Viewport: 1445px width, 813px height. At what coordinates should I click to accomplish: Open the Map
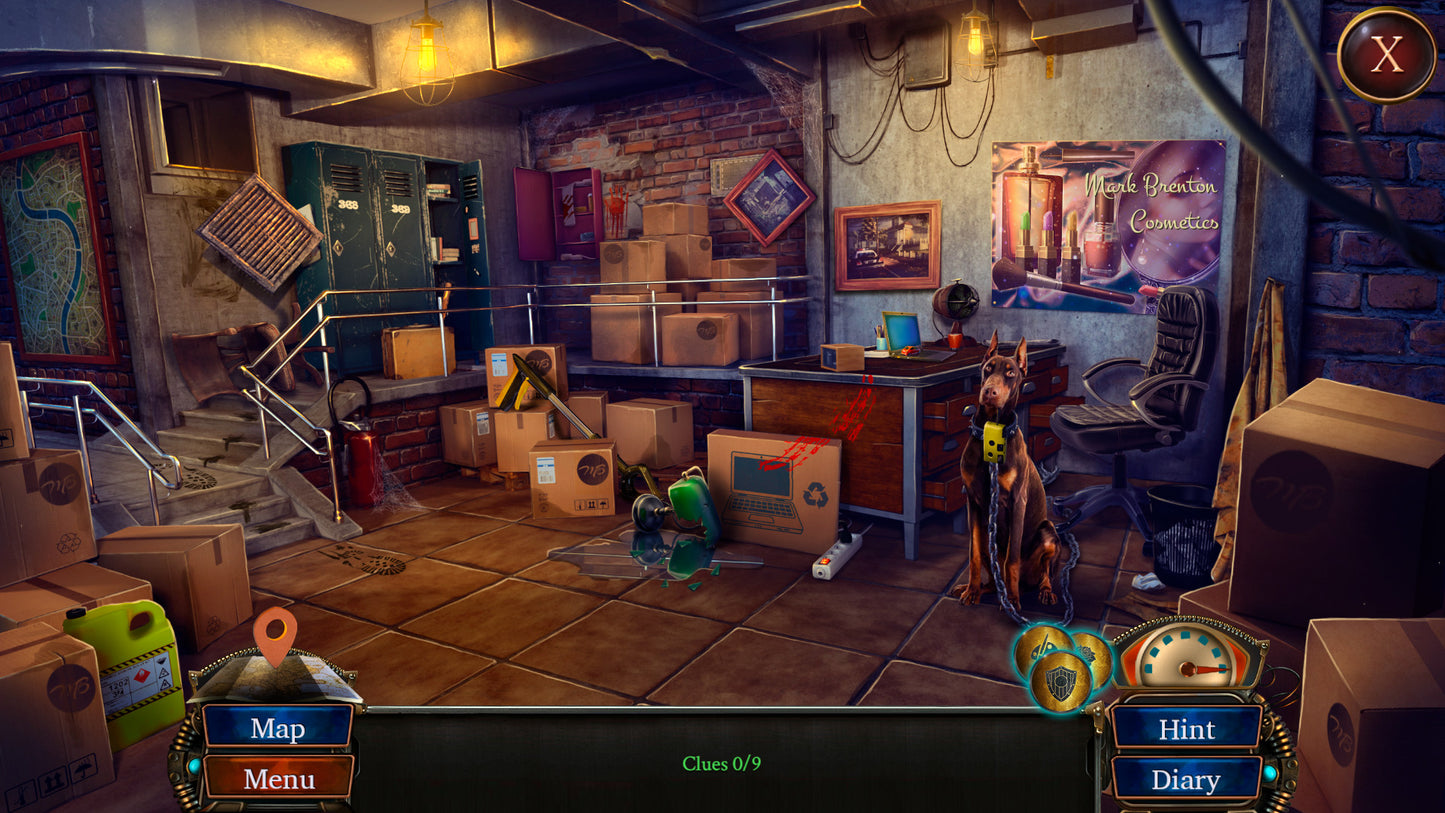coord(277,727)
